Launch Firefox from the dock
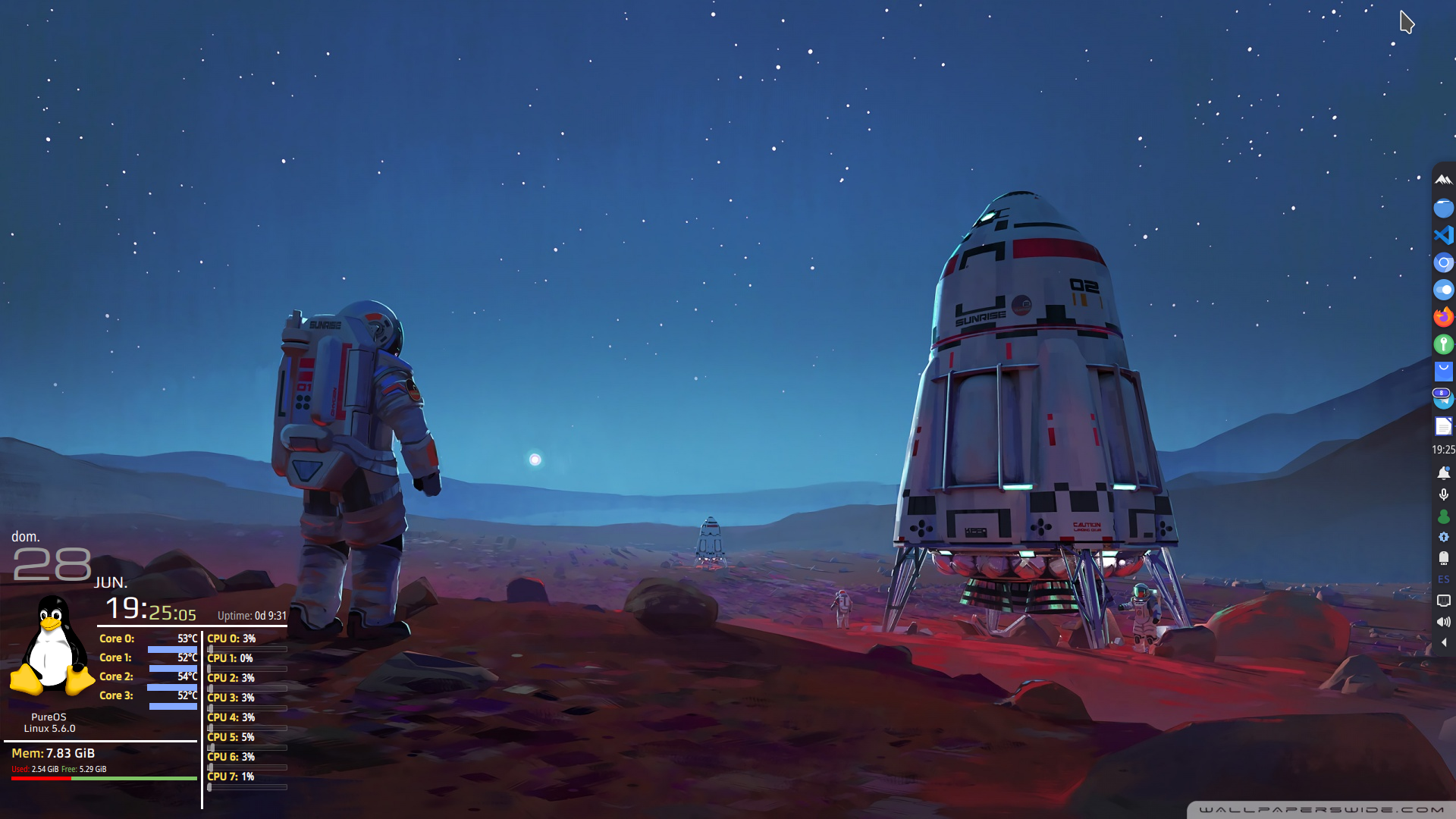Viewport: 1456px width, 819px height. tap(1443, 317)
